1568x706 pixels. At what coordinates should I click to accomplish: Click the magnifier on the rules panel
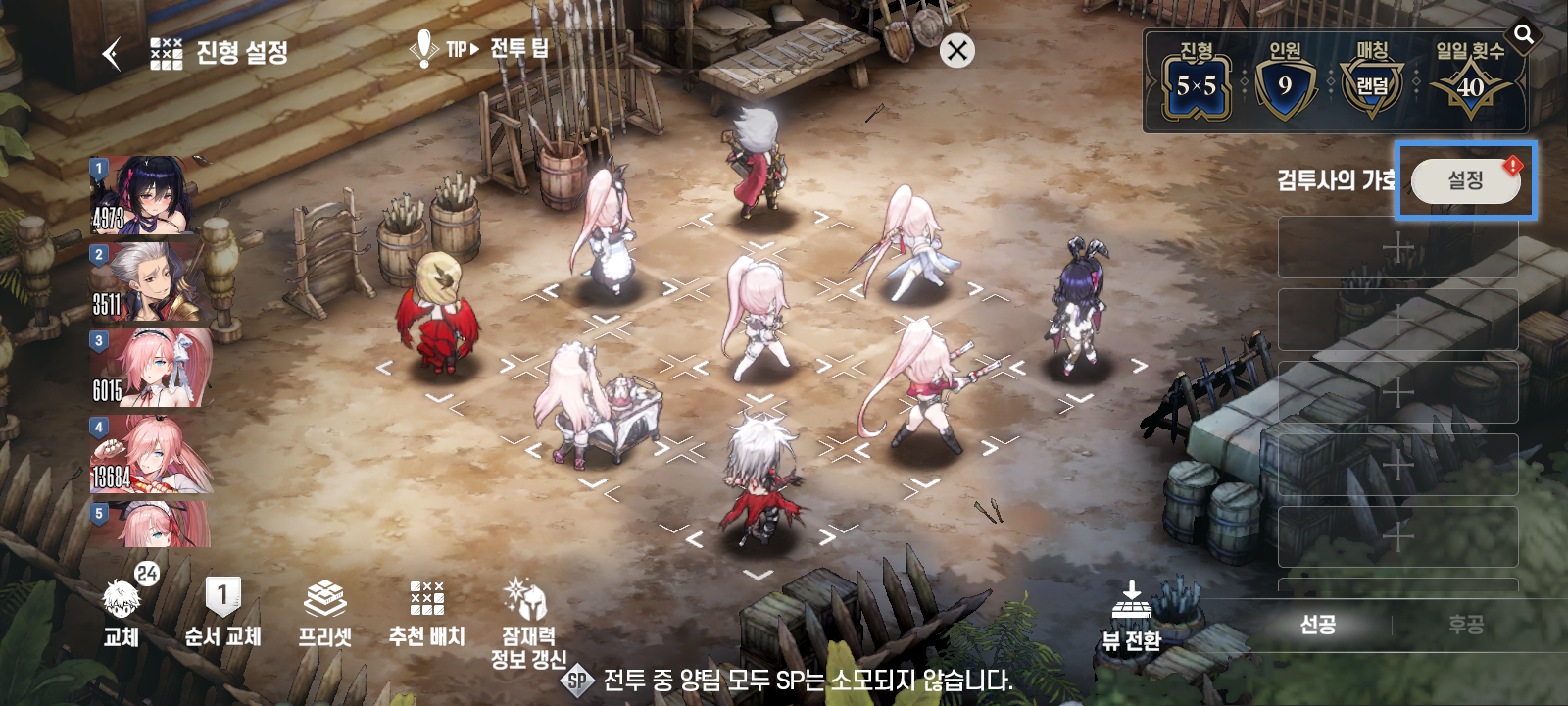[x=1524, y=35]
